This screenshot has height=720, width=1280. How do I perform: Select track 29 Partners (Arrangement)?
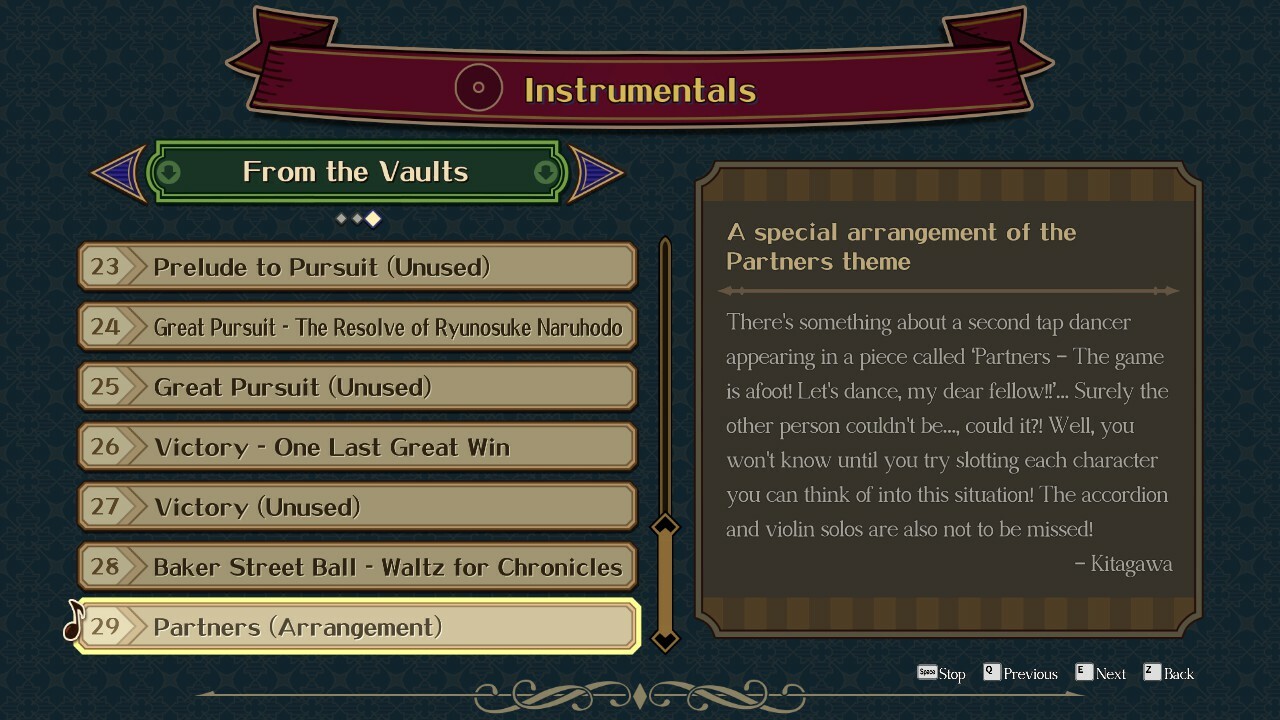point(357,627)
